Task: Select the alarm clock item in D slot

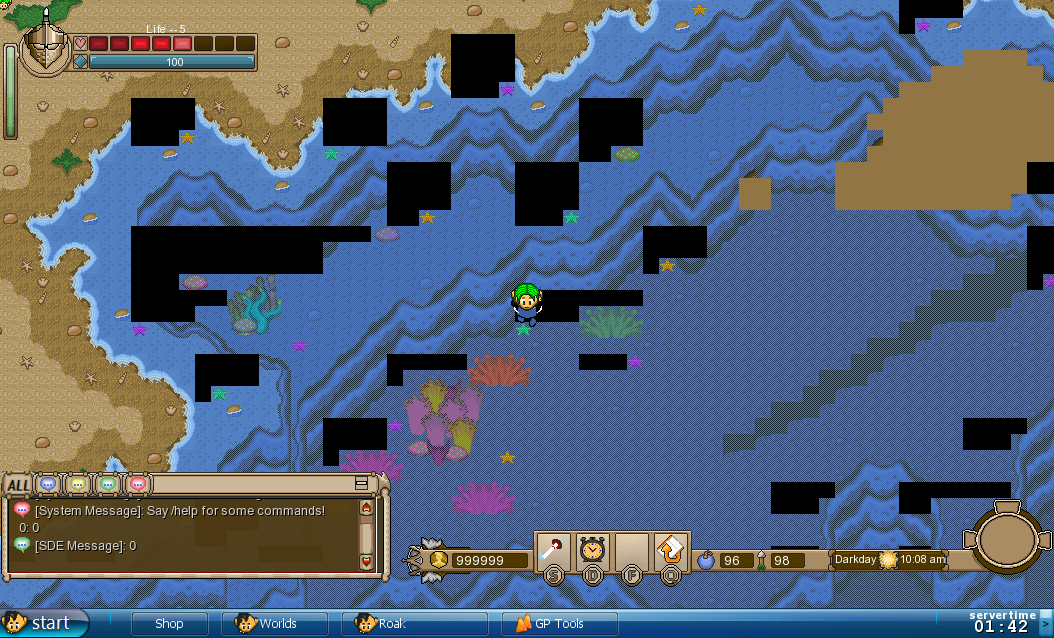Action: (x=592, y=549)
